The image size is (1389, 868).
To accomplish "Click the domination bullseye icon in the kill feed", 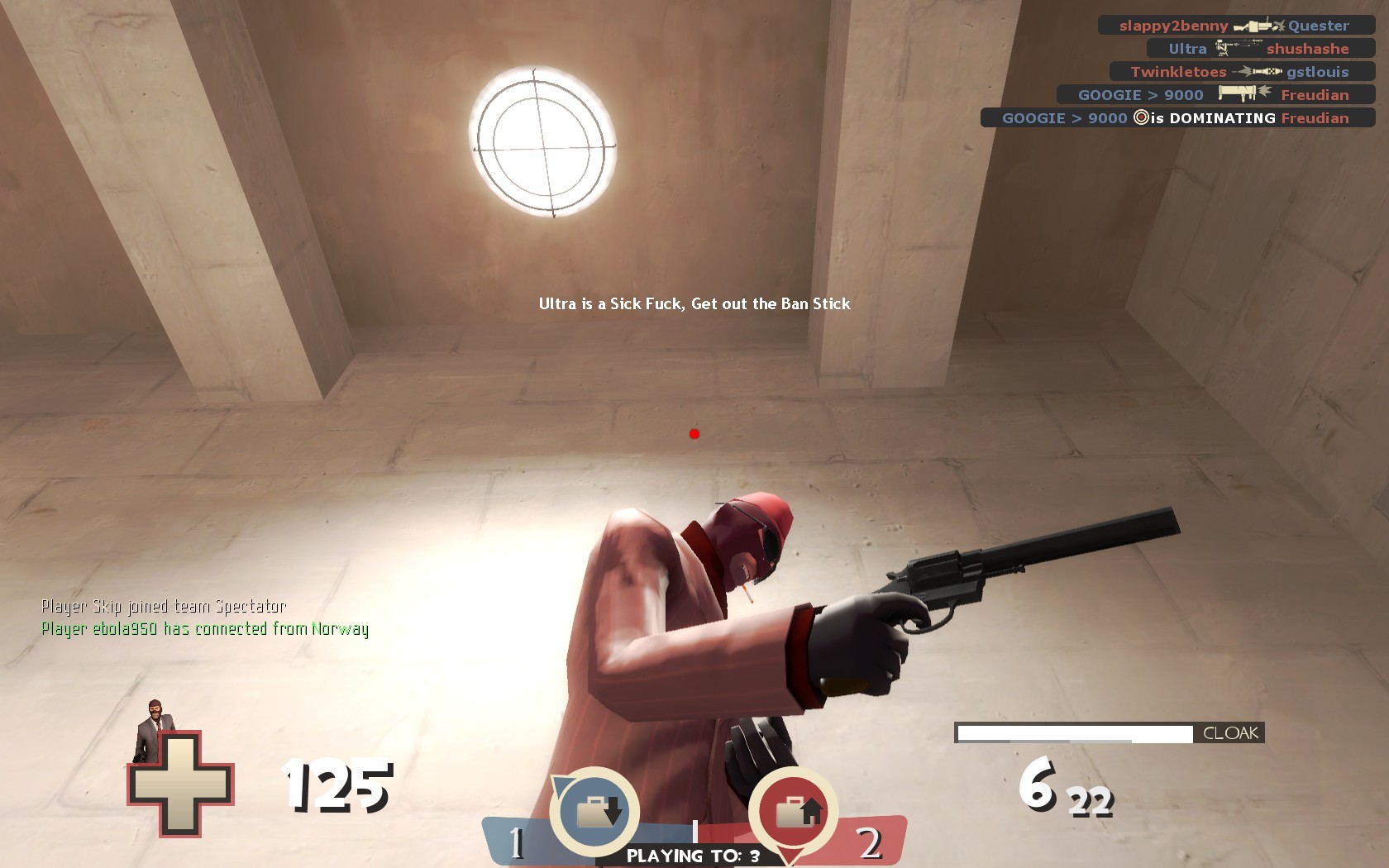I will click(1144, 117).
